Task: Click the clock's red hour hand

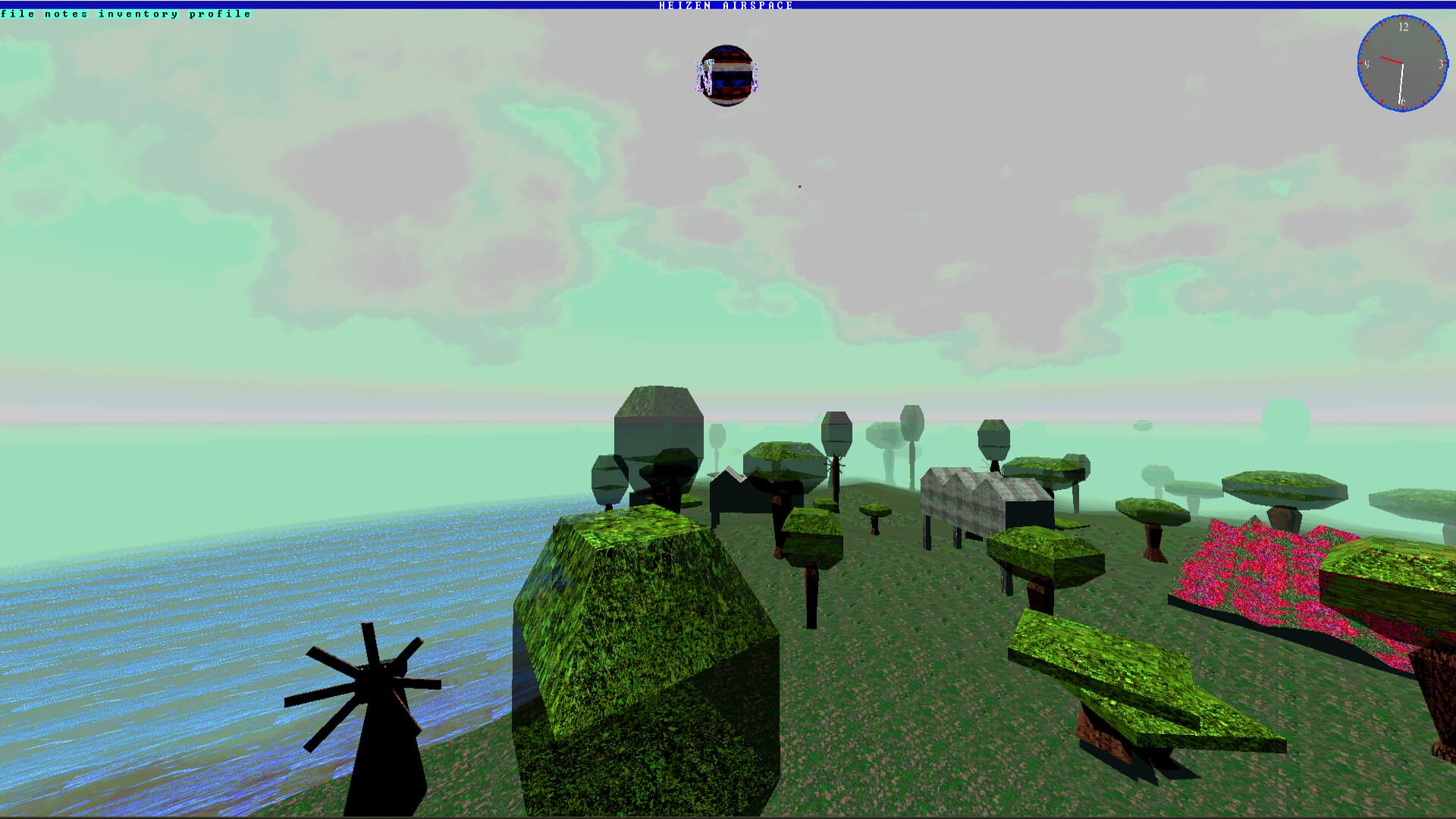Action: (1392, 60)
